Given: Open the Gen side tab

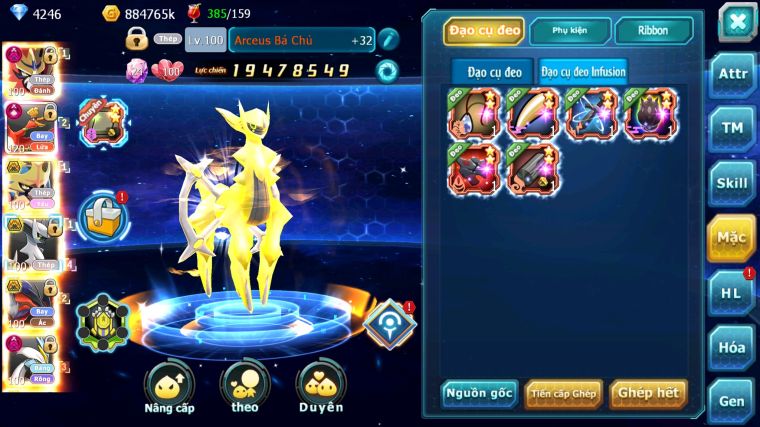Looking at the screenshot, I should pos(730,400).
